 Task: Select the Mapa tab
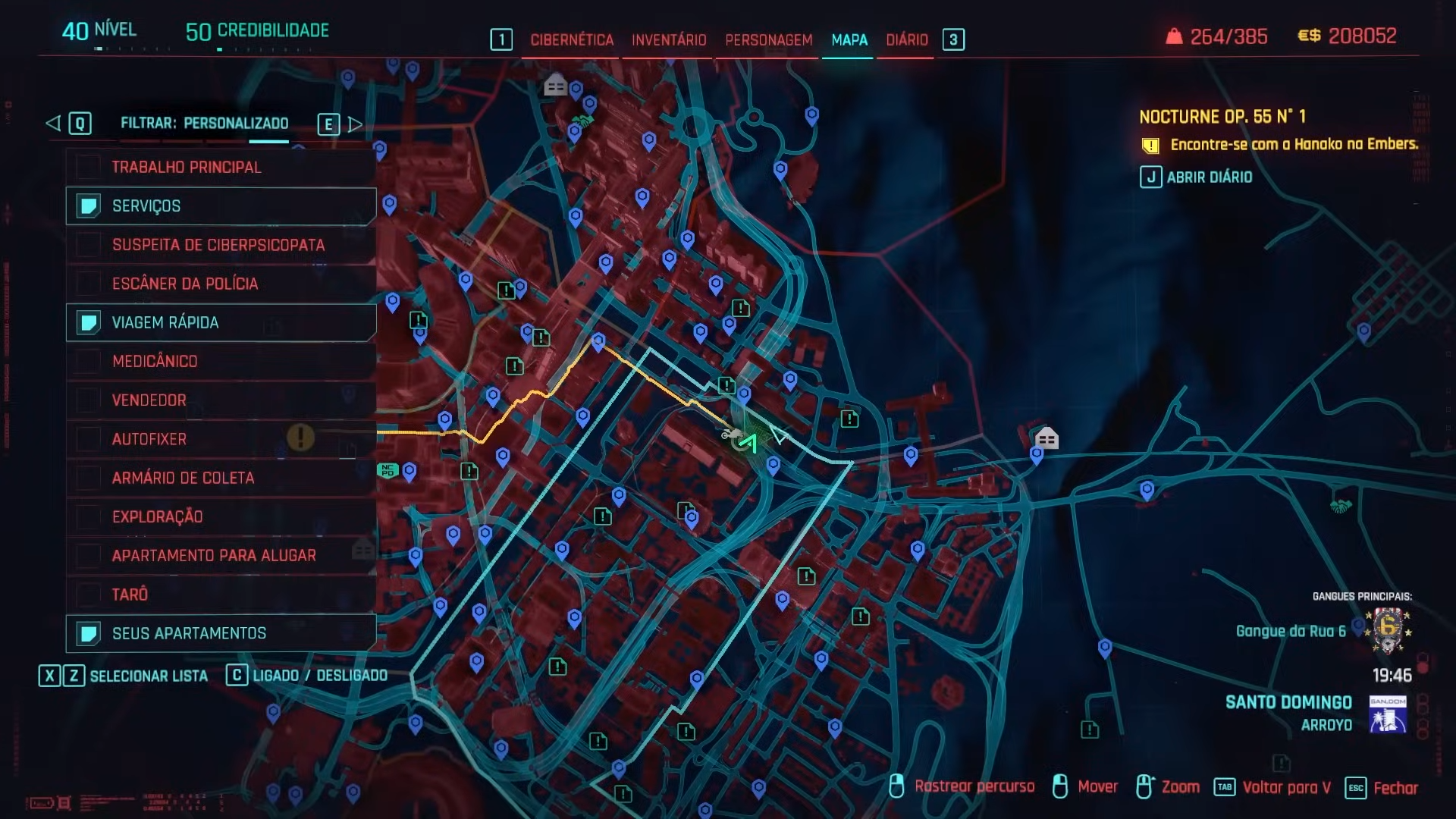pos(849,40)
